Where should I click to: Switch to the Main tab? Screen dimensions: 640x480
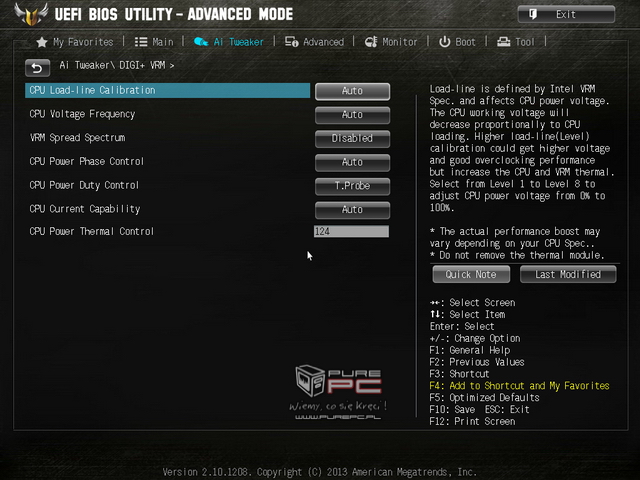click(x=154, y=42)
